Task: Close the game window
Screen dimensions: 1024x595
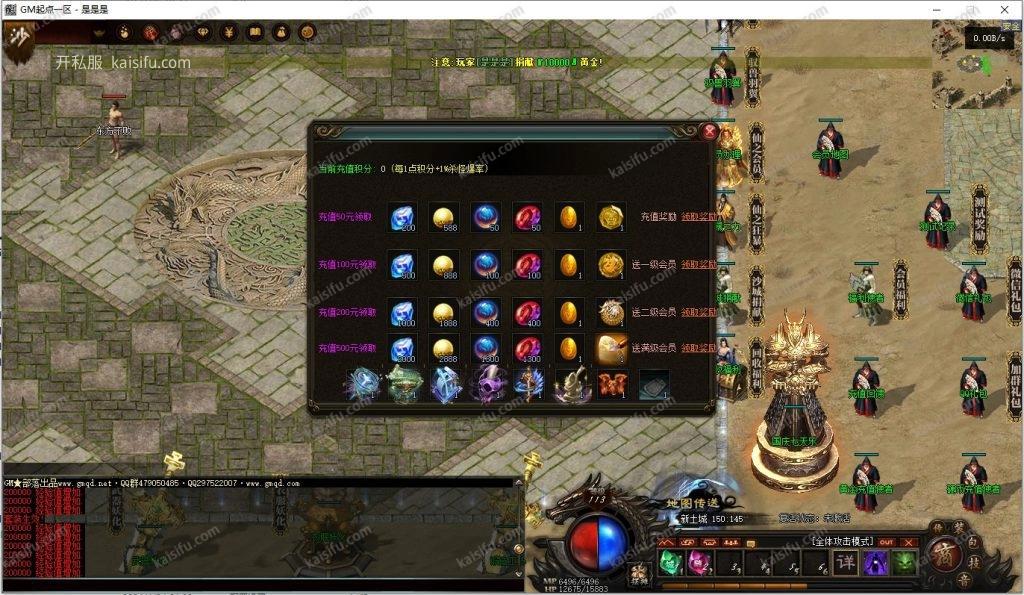Action: (1004, 9)
